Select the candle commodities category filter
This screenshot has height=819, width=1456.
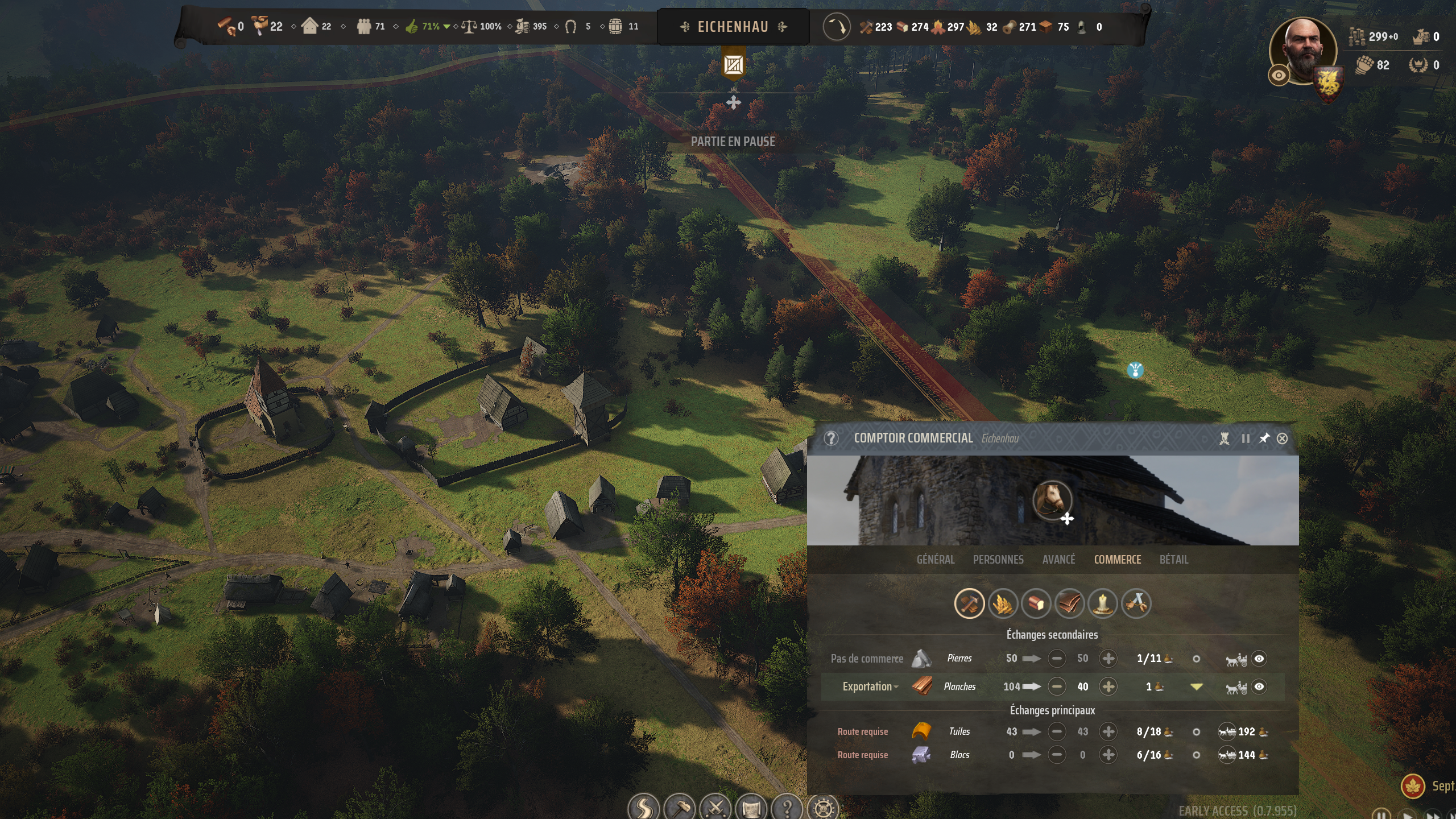tap(1103, 603)
